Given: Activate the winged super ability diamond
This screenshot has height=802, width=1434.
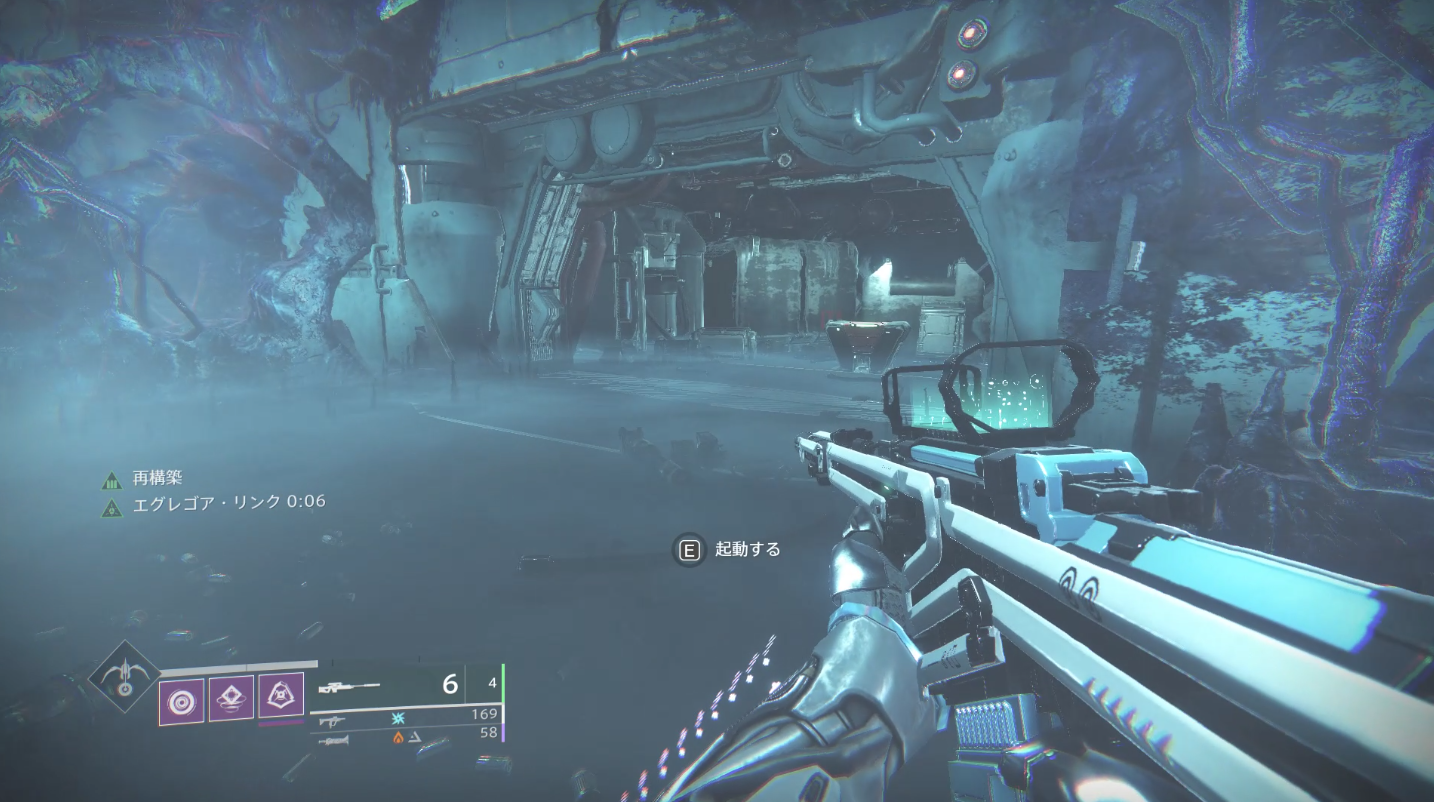Looking at the screenshot, I should click(124, 676).
